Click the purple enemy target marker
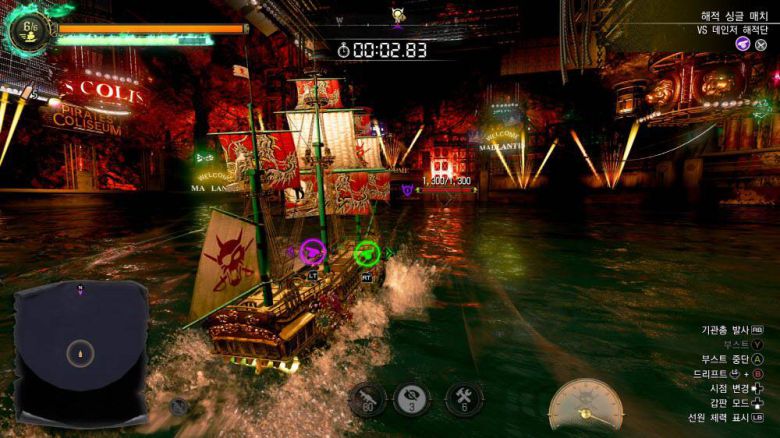780x438 pixels. [407, 189]
